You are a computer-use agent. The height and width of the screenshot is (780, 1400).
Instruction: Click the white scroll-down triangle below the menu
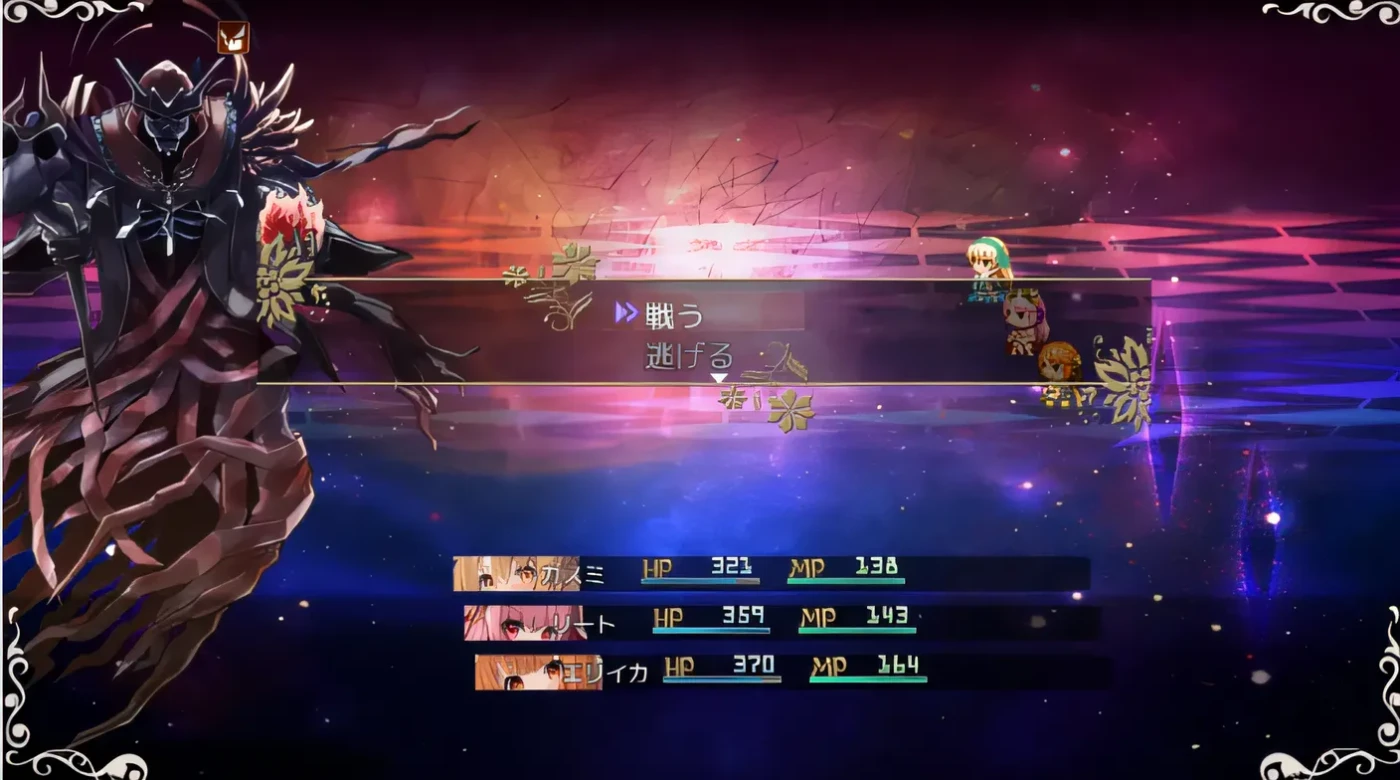click(x=717, y=378)
